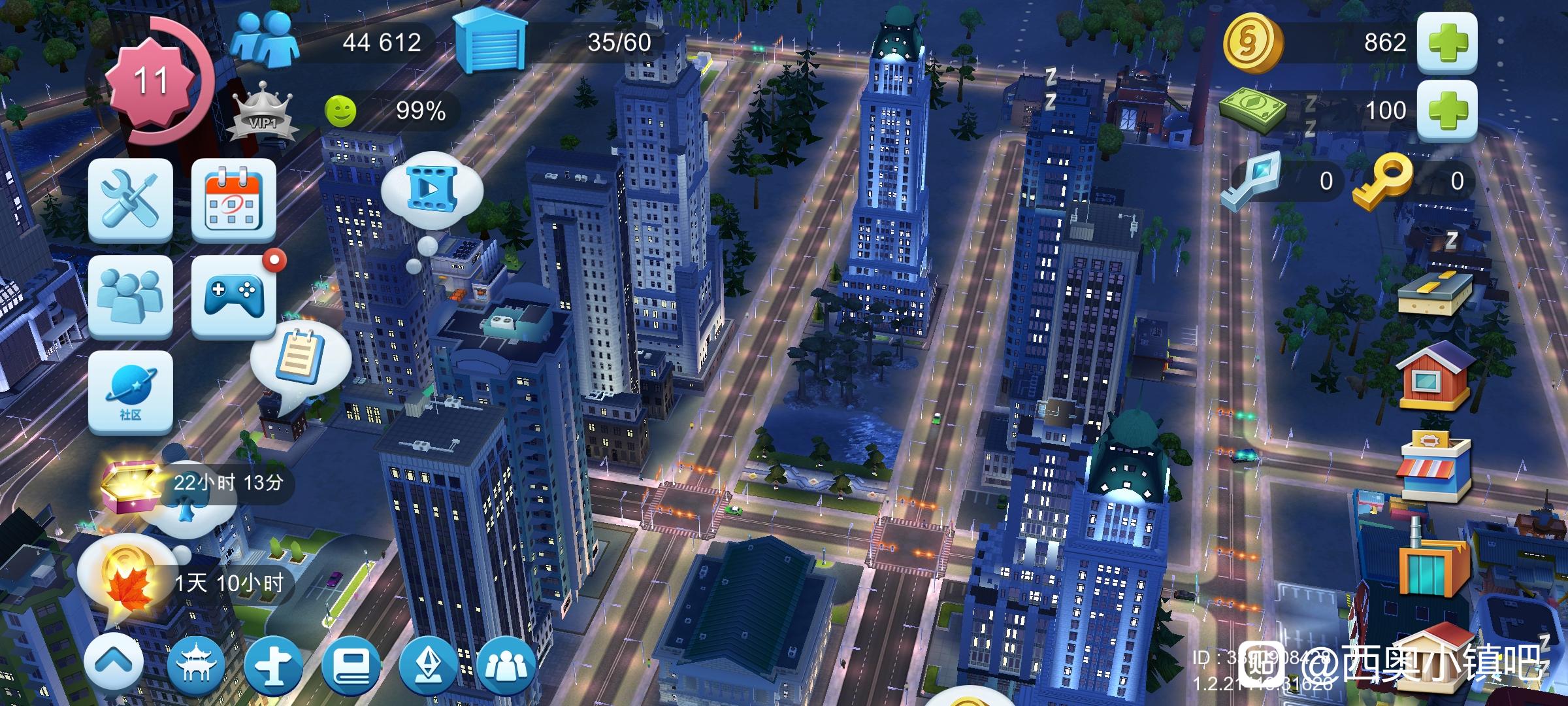Open the treasure chest timer offer

131,485
